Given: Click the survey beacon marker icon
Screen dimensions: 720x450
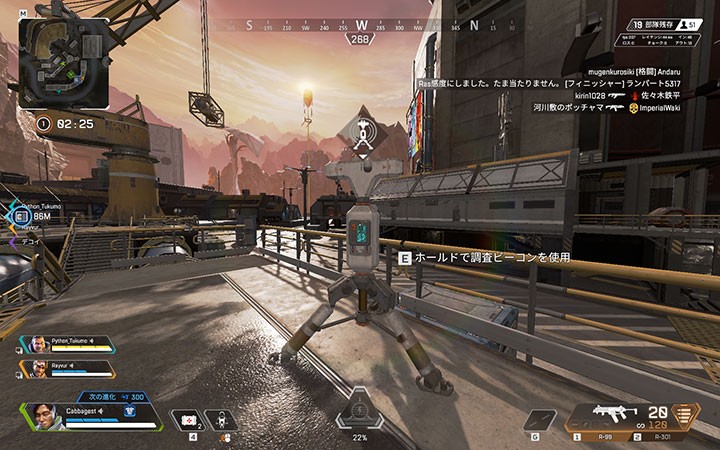Looking at the screenshot, I should 361,133.
